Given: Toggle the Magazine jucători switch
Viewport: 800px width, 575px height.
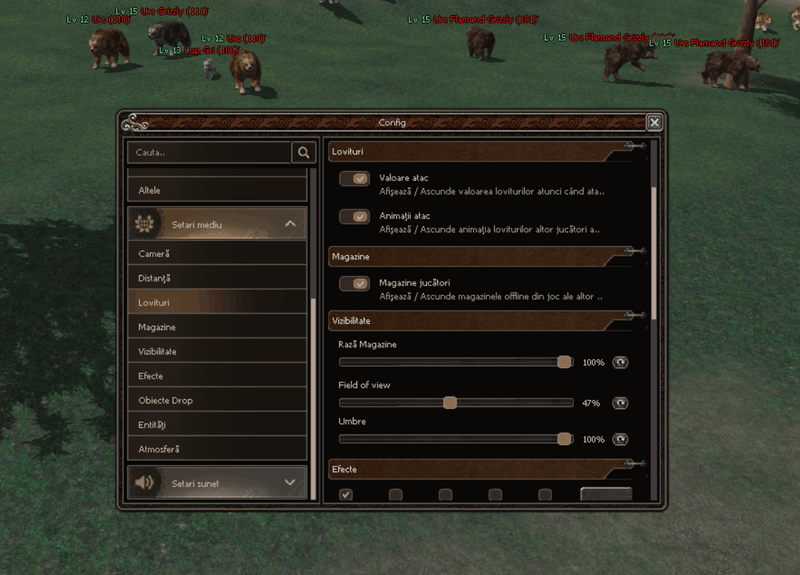Looking at the screenshot, I should tap(355, 283).
